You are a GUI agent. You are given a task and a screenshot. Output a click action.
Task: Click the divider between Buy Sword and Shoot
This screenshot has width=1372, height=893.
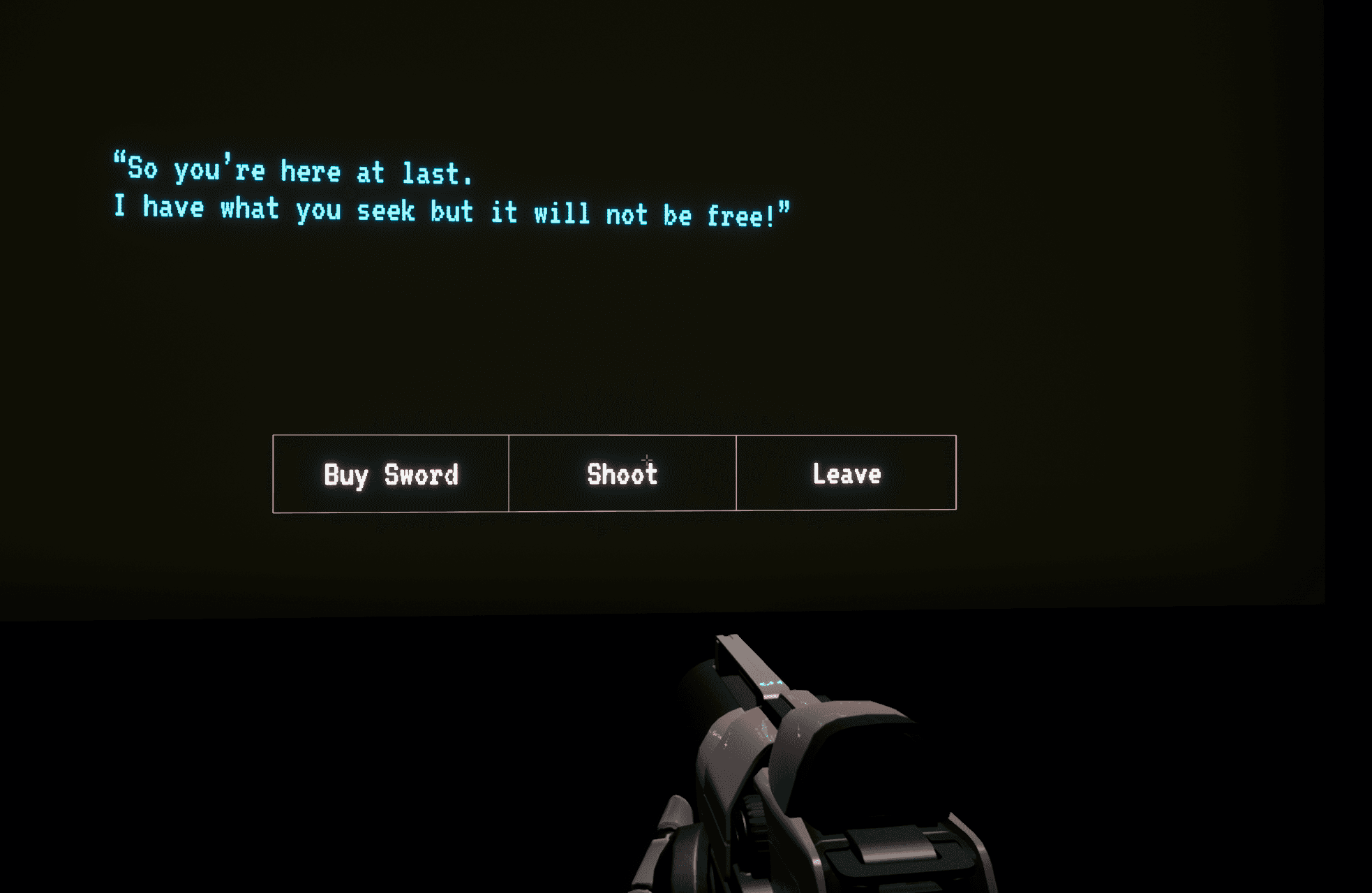509,474
